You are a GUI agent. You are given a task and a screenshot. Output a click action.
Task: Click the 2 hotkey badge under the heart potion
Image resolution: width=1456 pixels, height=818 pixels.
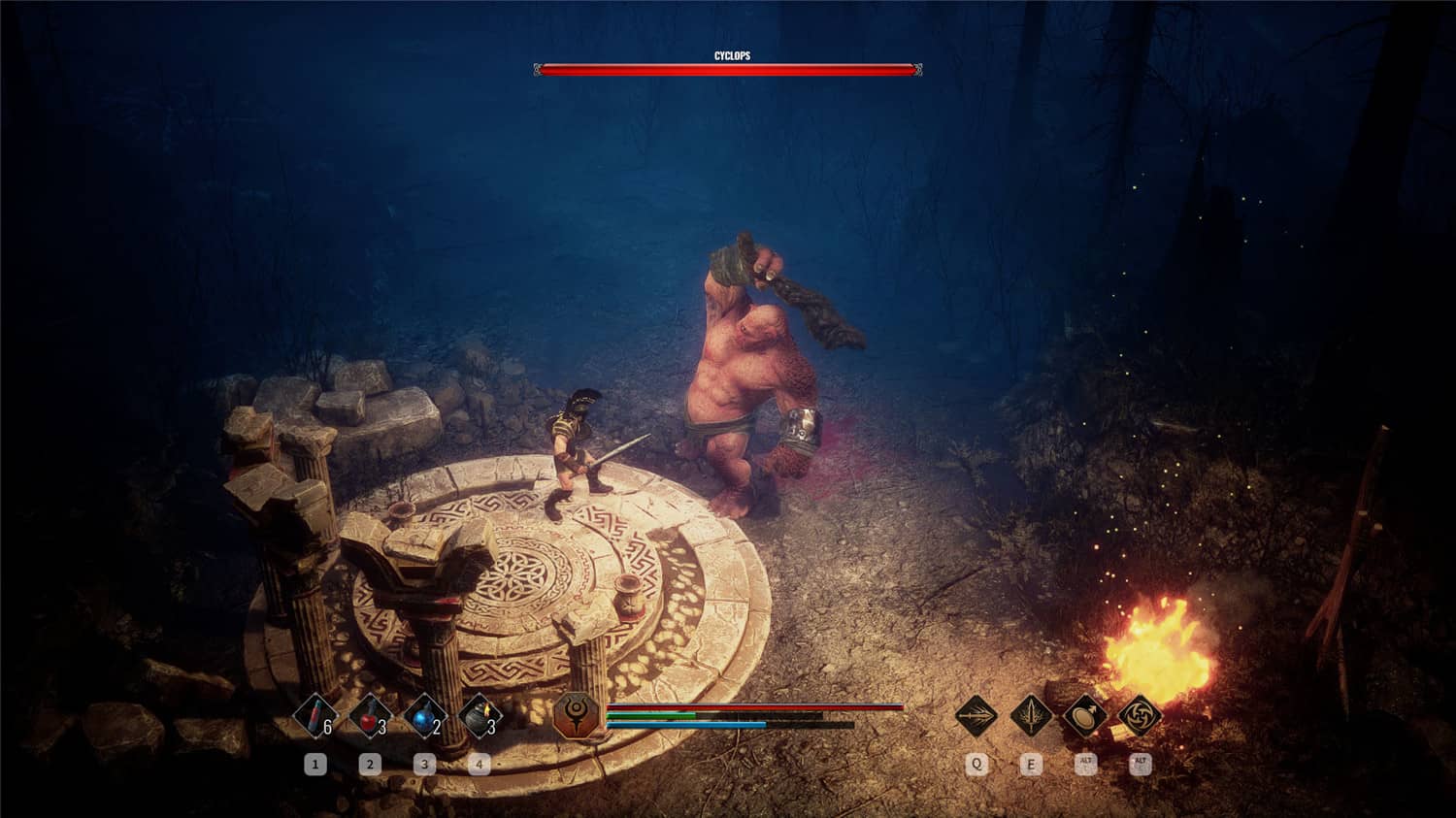click(x=369, y=764)
